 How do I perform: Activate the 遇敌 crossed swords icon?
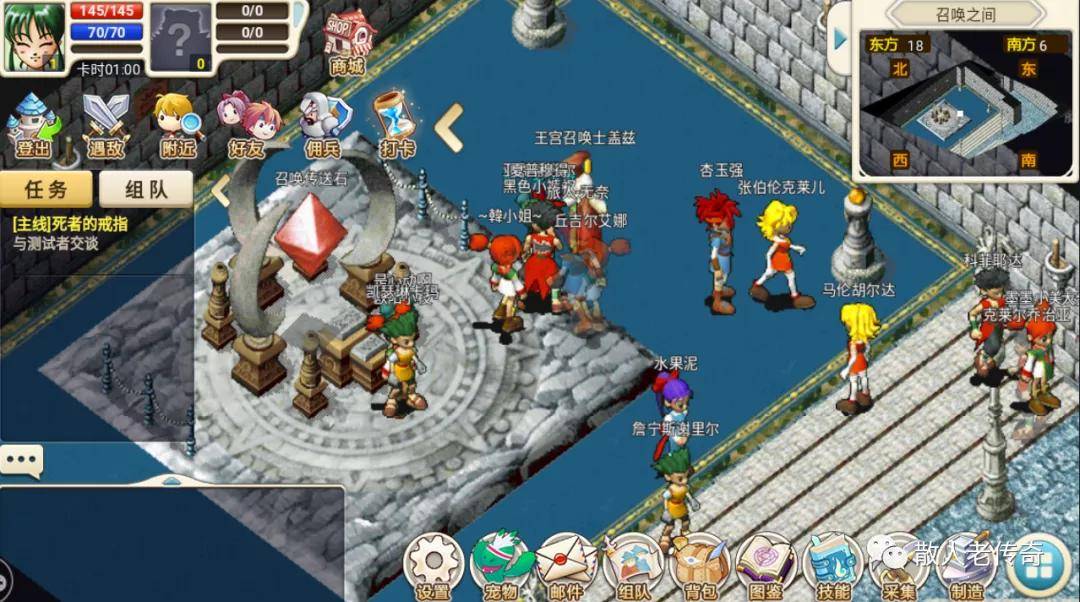(106, 125)
